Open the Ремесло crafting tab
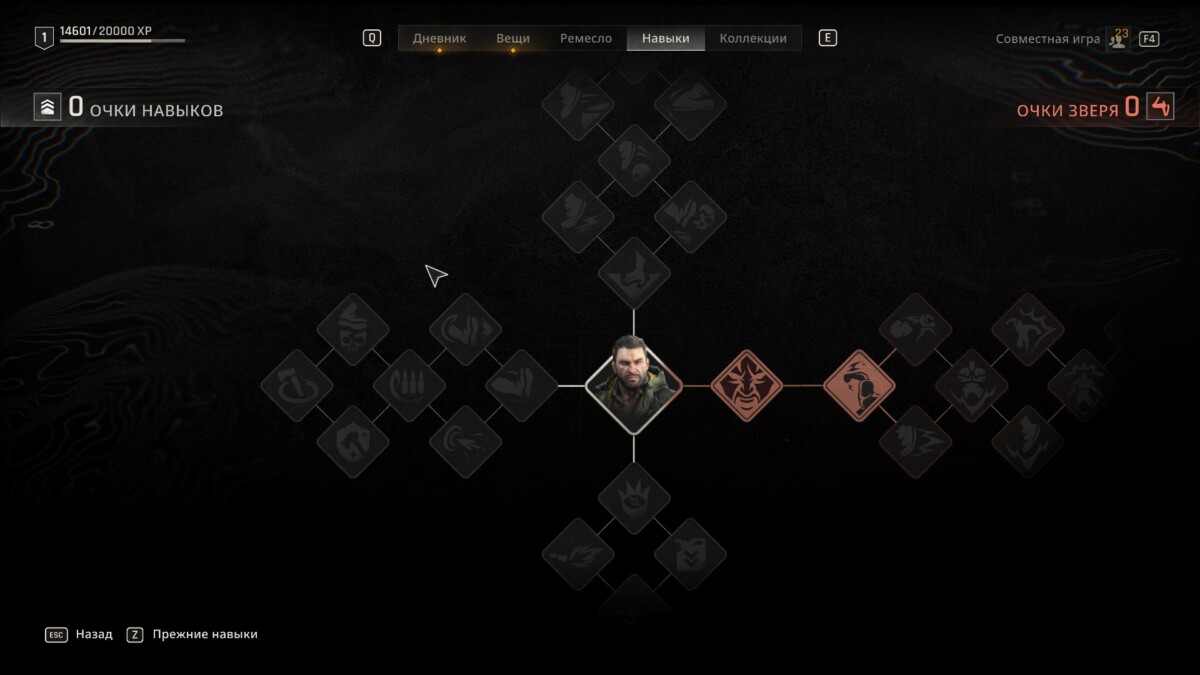 [586, 38]
